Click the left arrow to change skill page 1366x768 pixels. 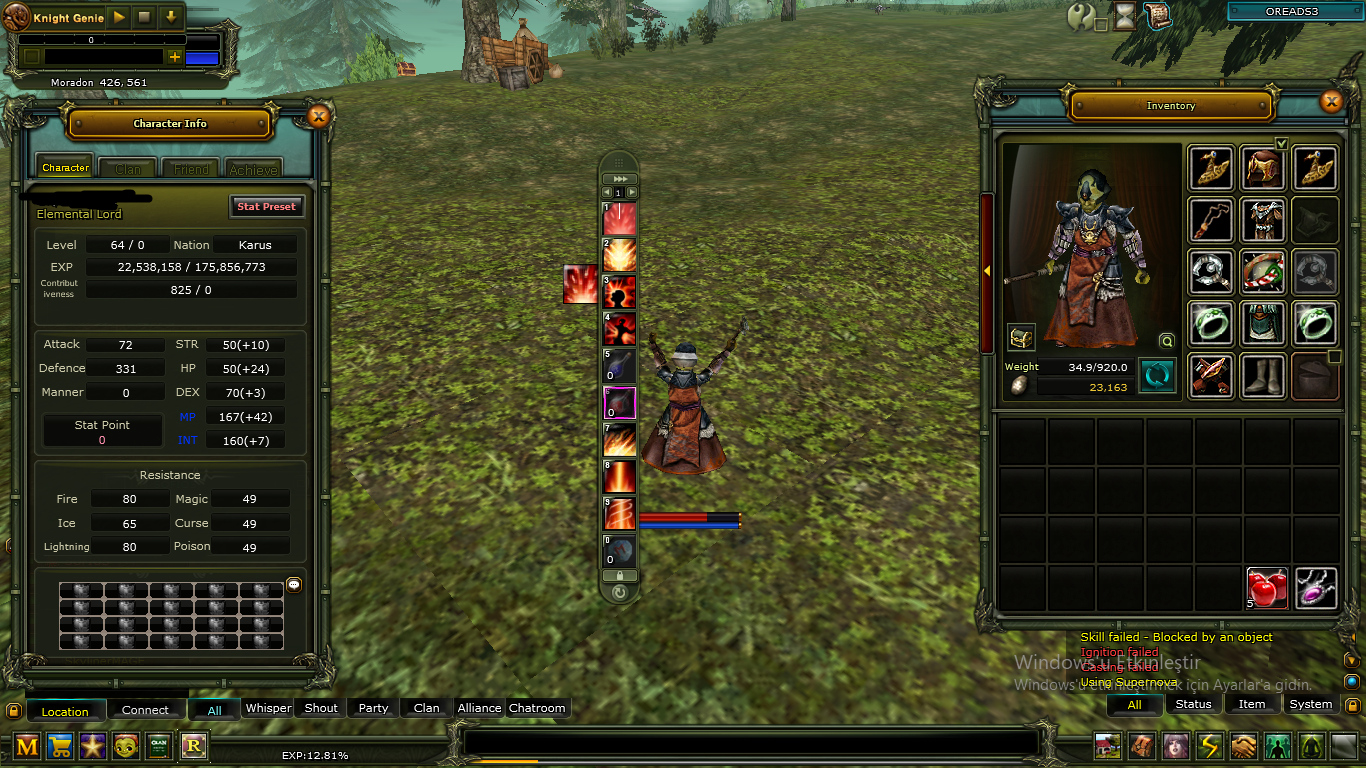[607, 192]
